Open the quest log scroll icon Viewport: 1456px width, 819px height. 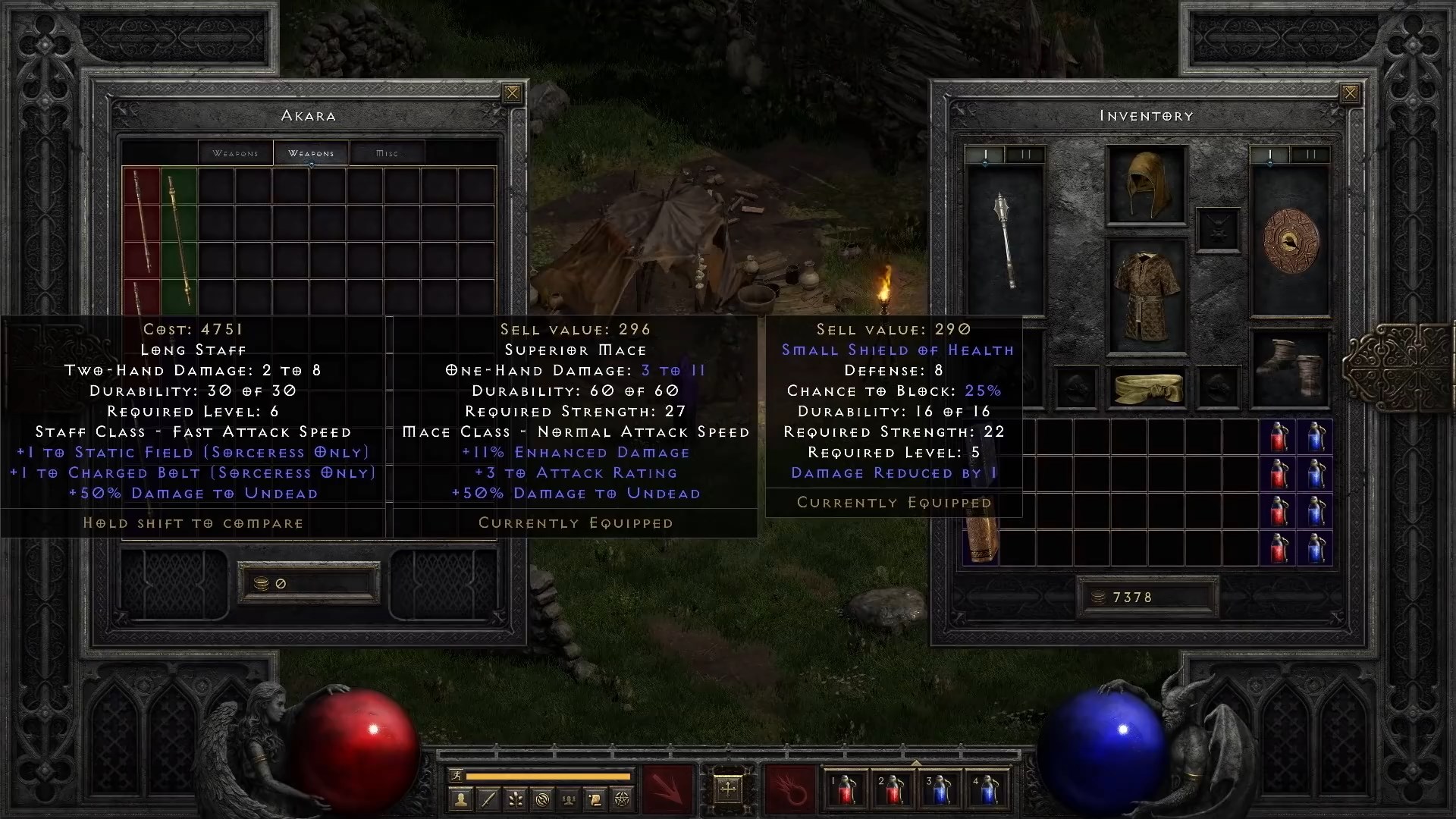(x=597, y=799)
